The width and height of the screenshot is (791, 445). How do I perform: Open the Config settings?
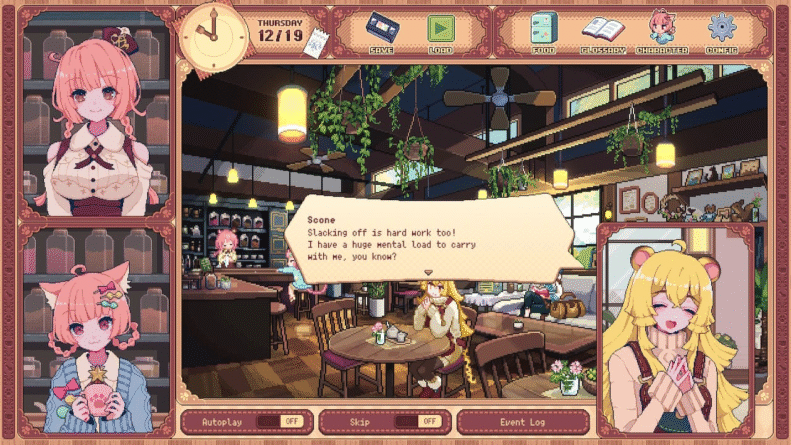coord(721,31)
